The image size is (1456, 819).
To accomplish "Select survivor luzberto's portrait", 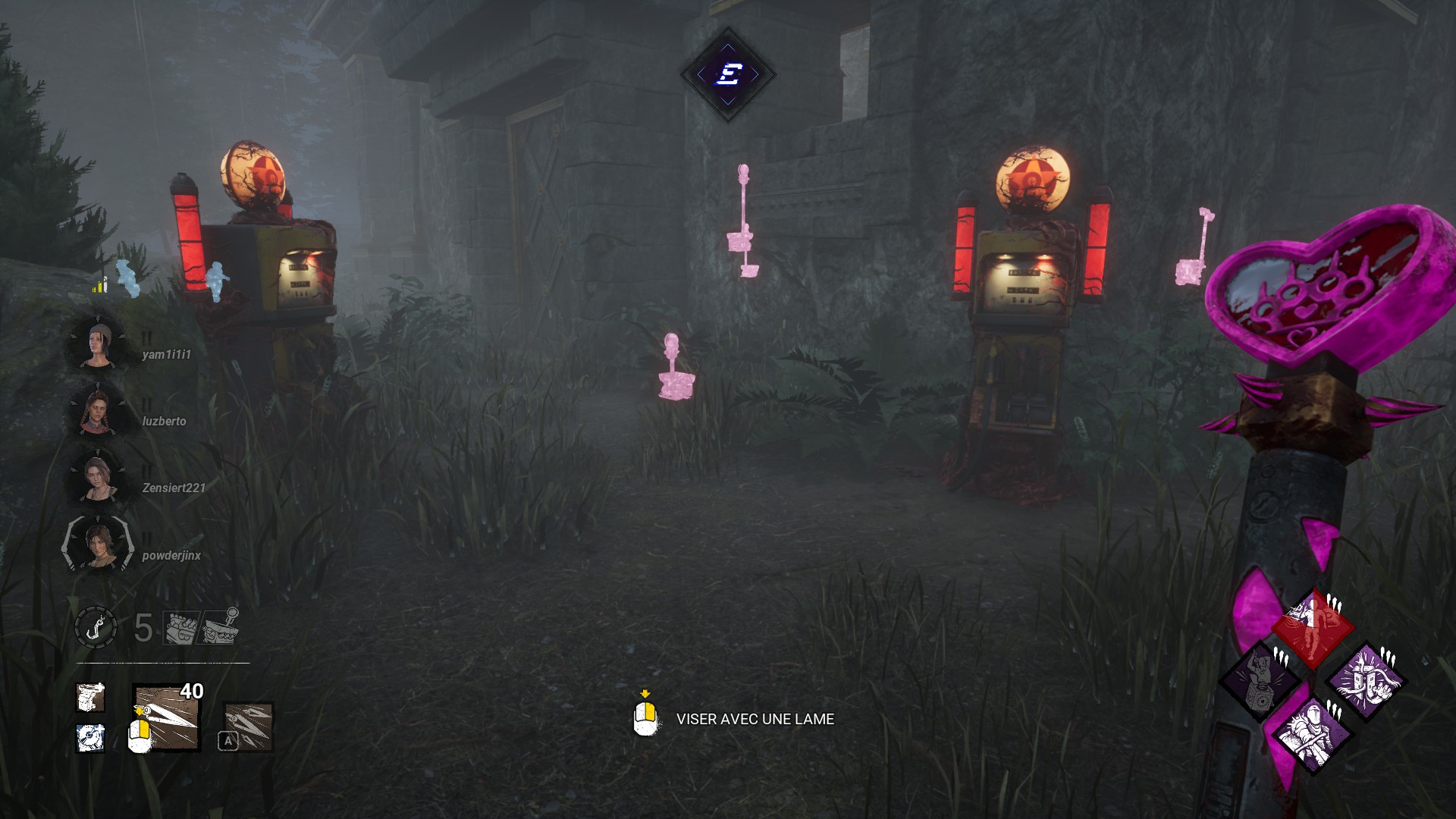I will (97, 411).
